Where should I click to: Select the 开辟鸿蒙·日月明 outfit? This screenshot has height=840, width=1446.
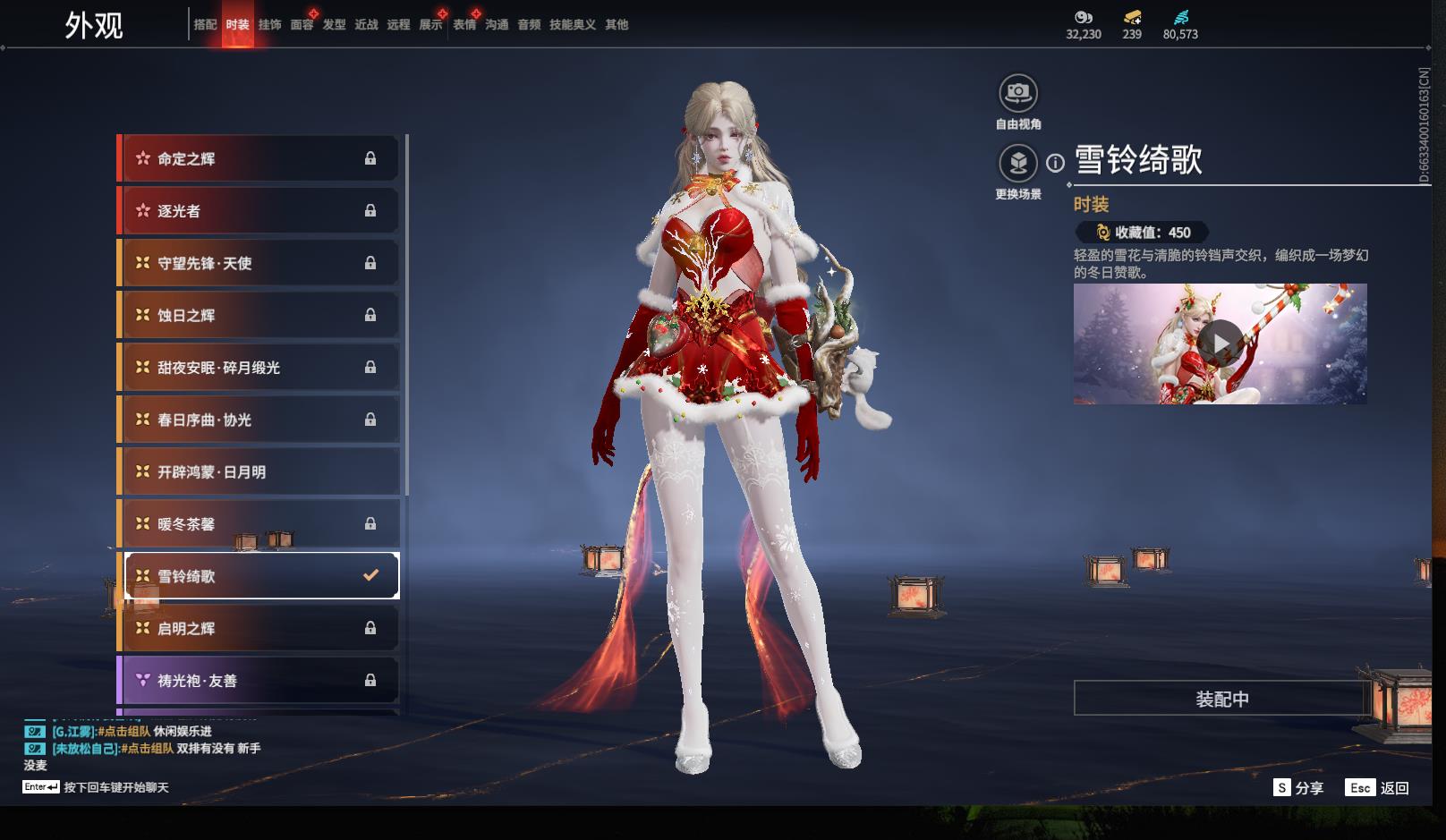point(259,472)
